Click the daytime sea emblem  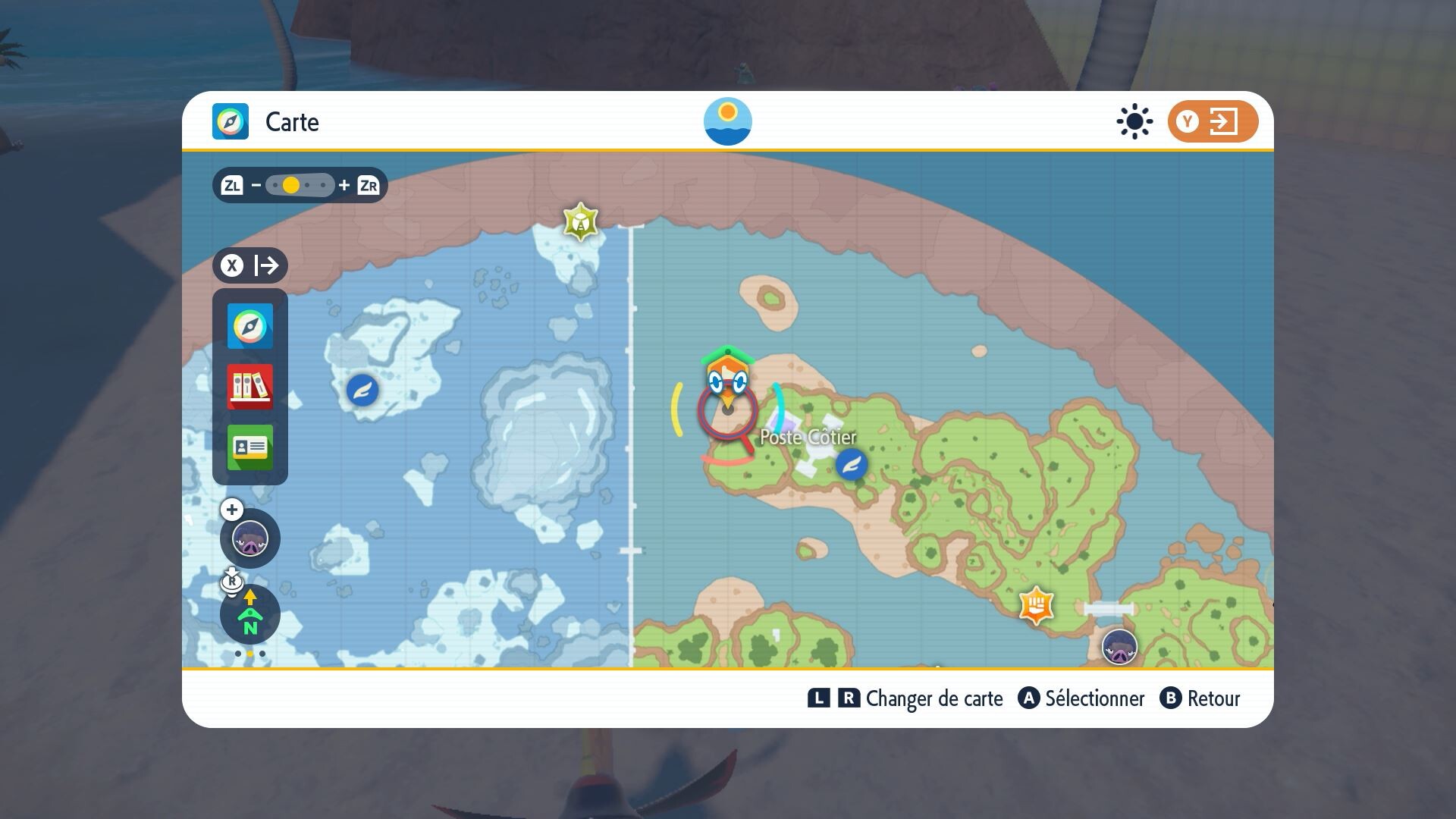pyautogui.click(x=727, y=121)
